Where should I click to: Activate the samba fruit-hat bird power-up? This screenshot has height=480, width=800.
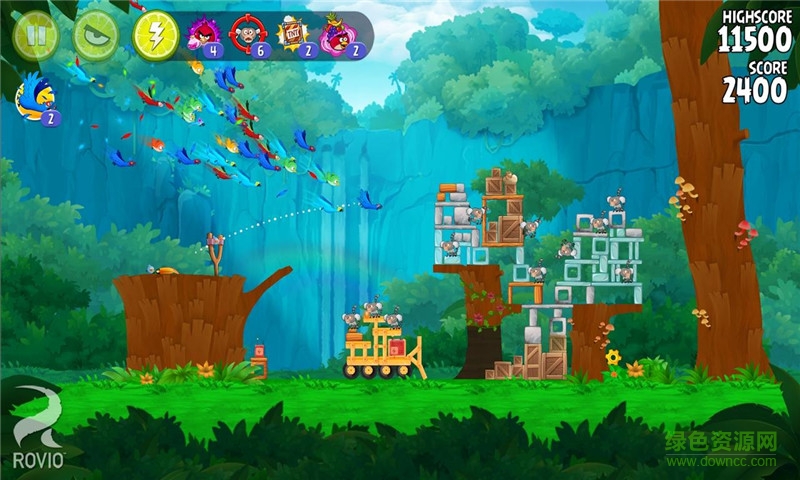click(340, 36)
